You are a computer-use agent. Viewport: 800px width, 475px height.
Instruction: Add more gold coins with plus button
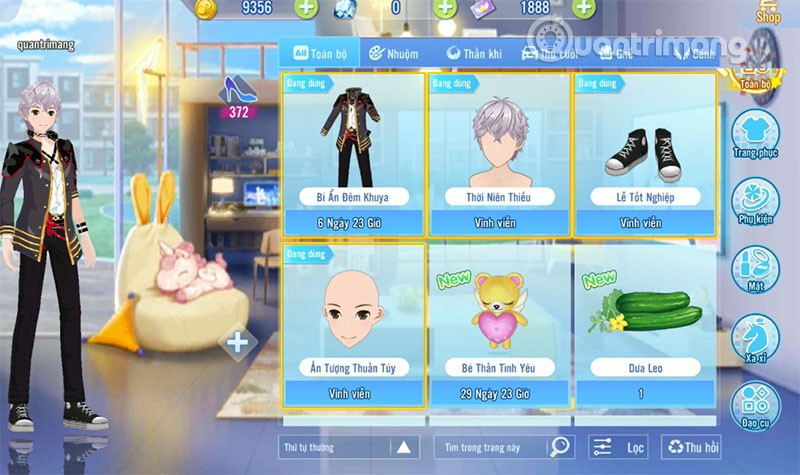pos(307,9)
